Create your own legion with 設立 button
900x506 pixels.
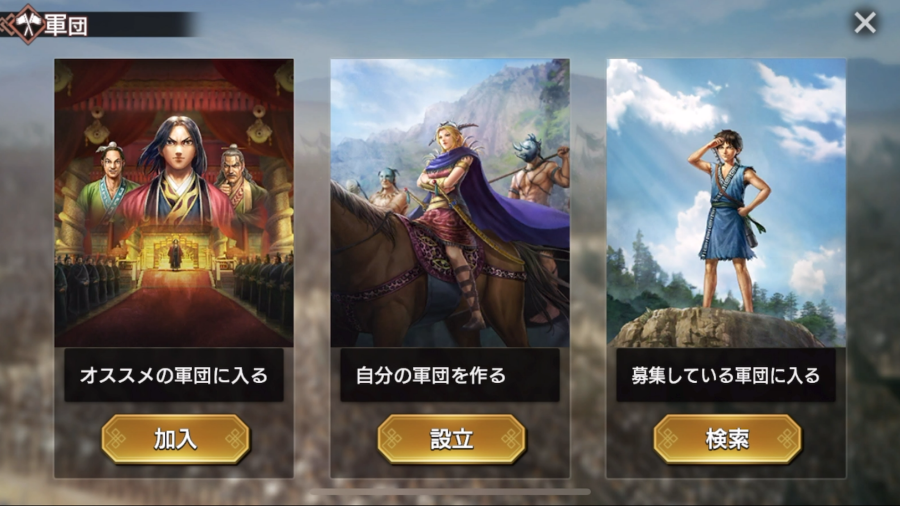[x=451, y=439]
